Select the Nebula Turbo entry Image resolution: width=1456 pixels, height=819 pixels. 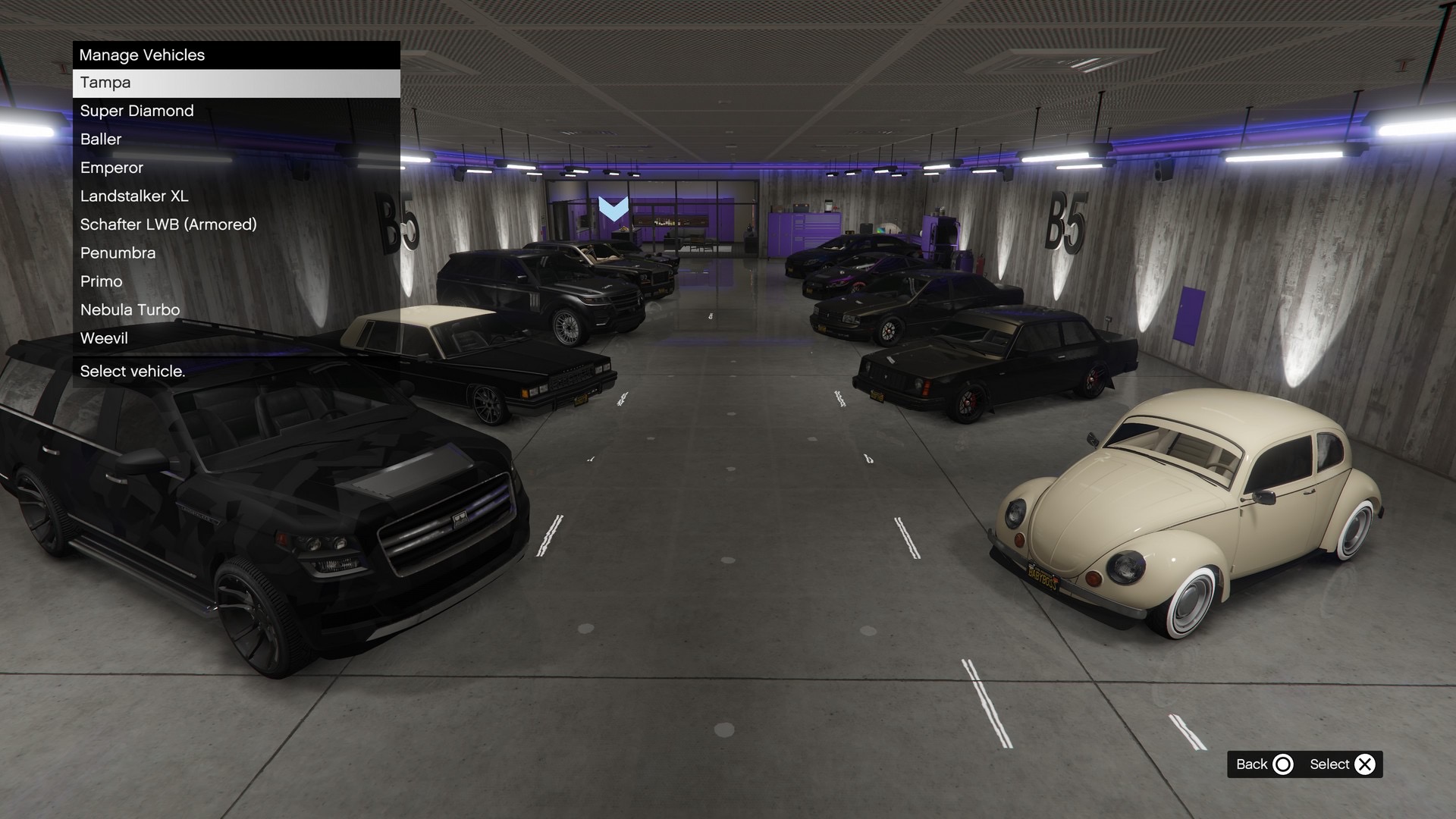tap(236, 310)
